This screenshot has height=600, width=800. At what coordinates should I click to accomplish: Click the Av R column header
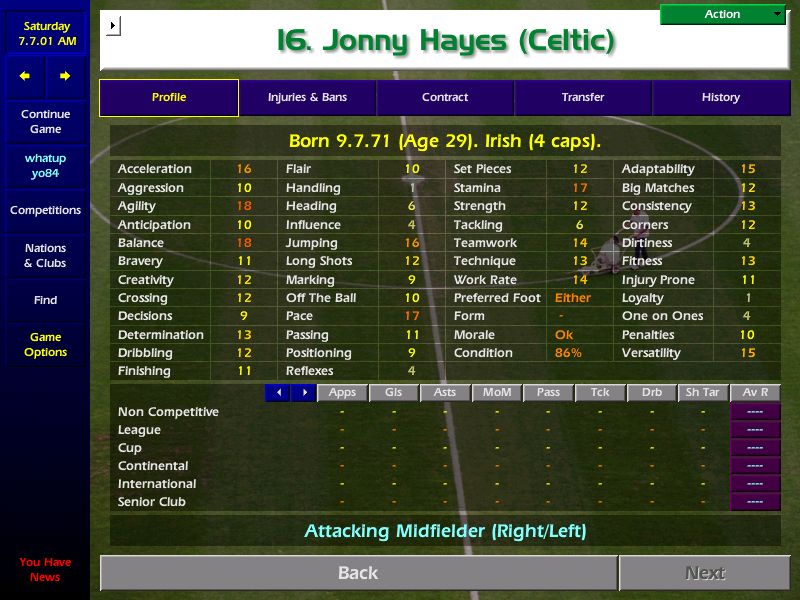click(x=755, y=393)
